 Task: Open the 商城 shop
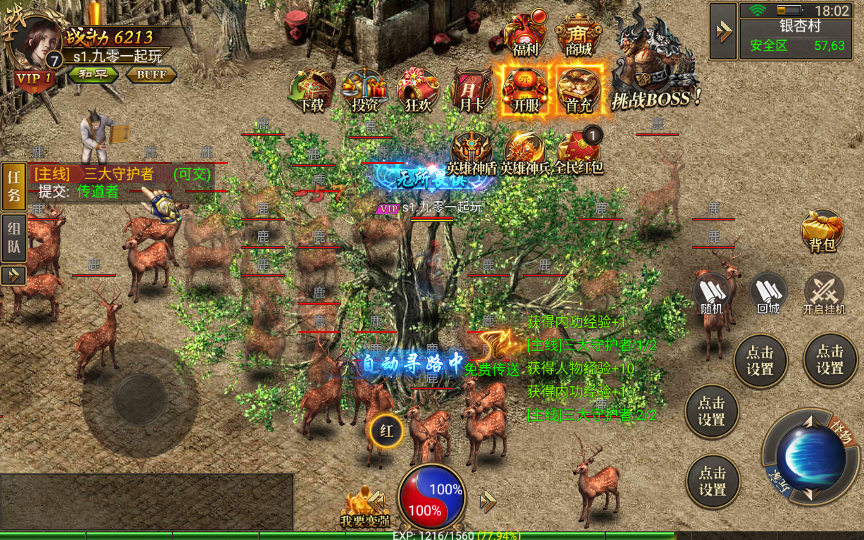click(x=578, y=35)
